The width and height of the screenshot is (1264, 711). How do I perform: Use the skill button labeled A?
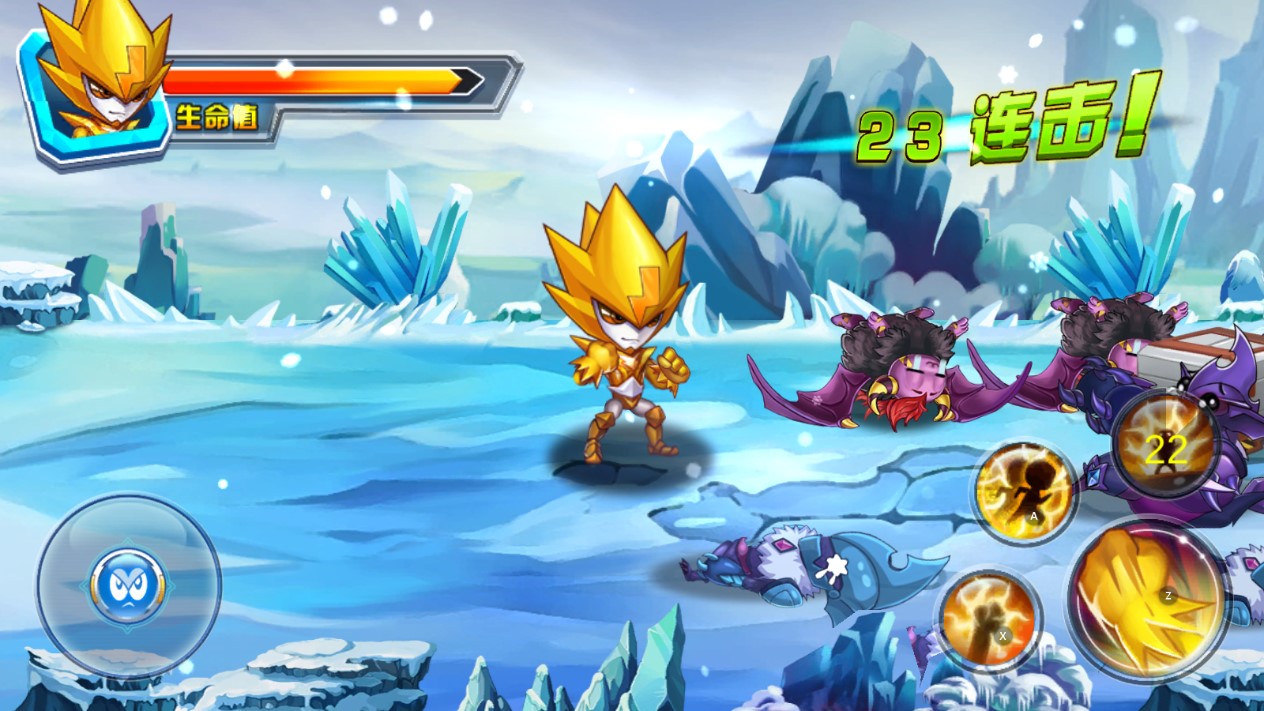(x=1024, y=493)
